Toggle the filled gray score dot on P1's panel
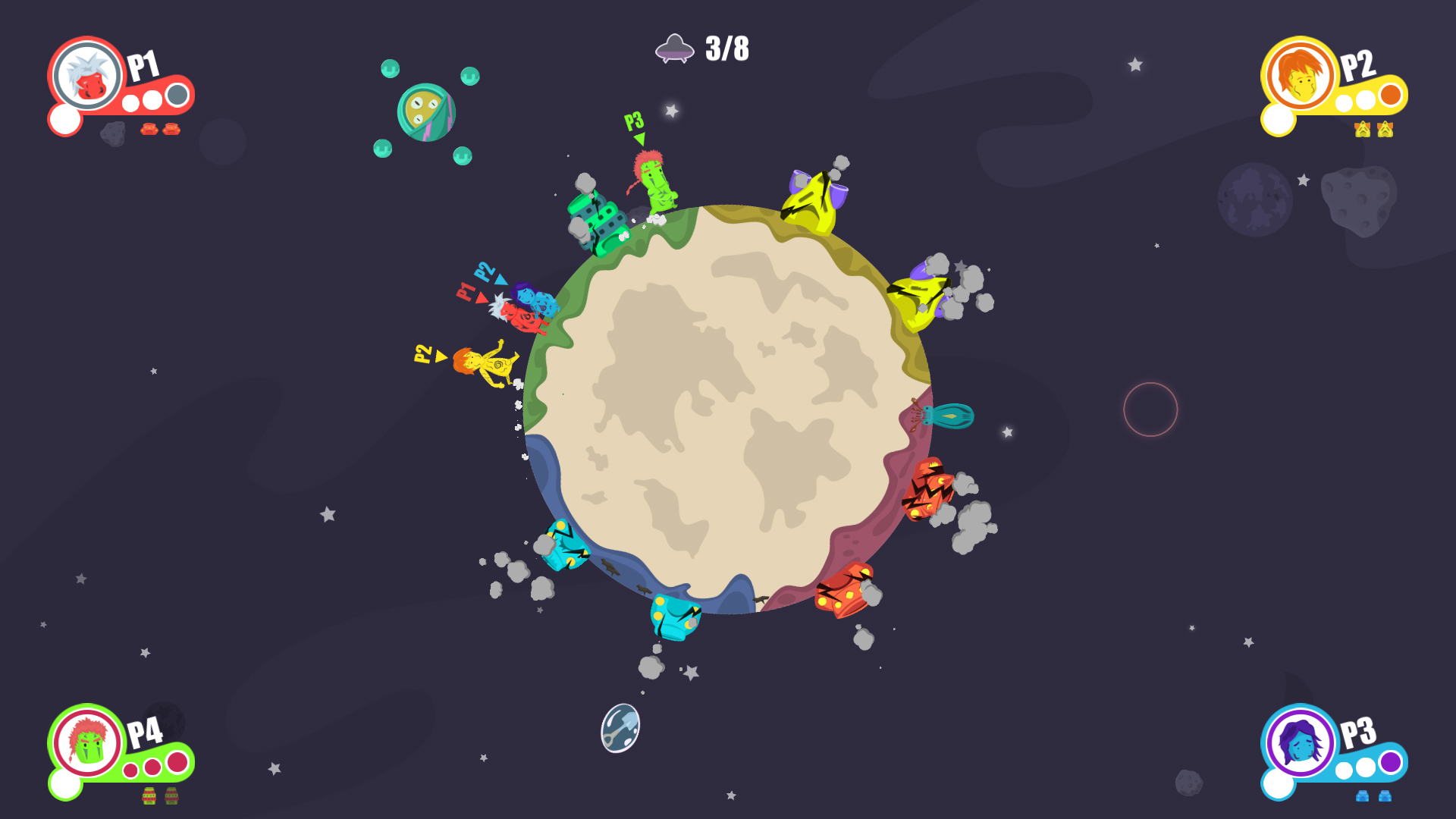The width and height of the screenshot is (1456, 819). click(176, 95)
